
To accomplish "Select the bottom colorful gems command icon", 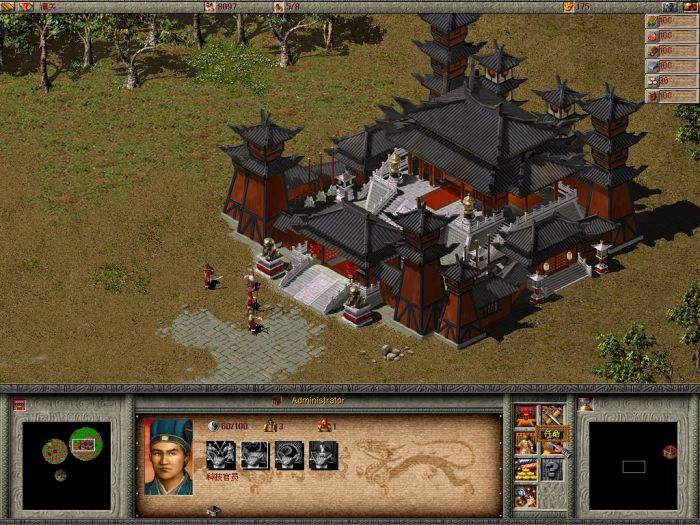I will [x=526, y=495].
